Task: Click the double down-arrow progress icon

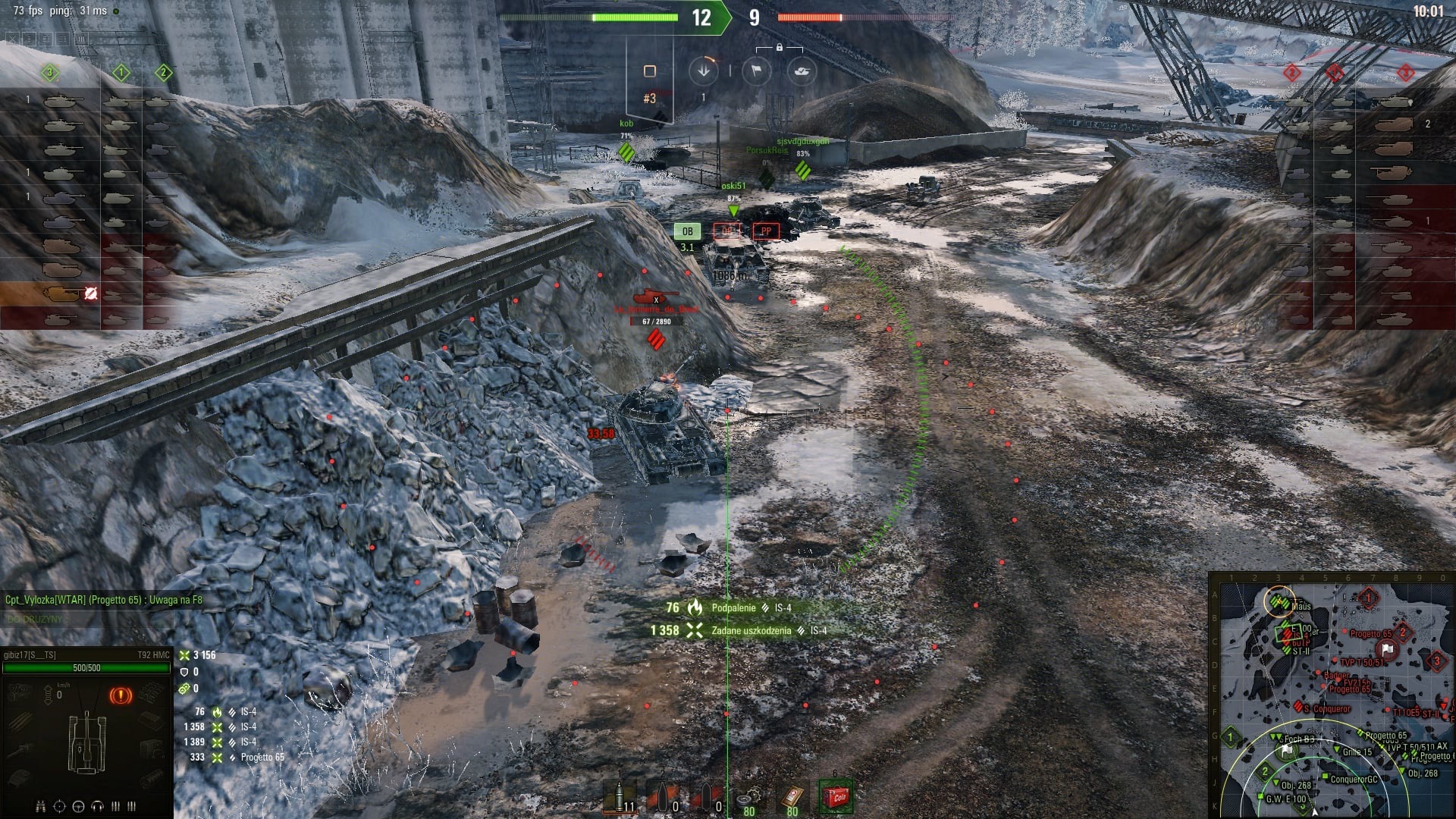Action: (703, 71)
